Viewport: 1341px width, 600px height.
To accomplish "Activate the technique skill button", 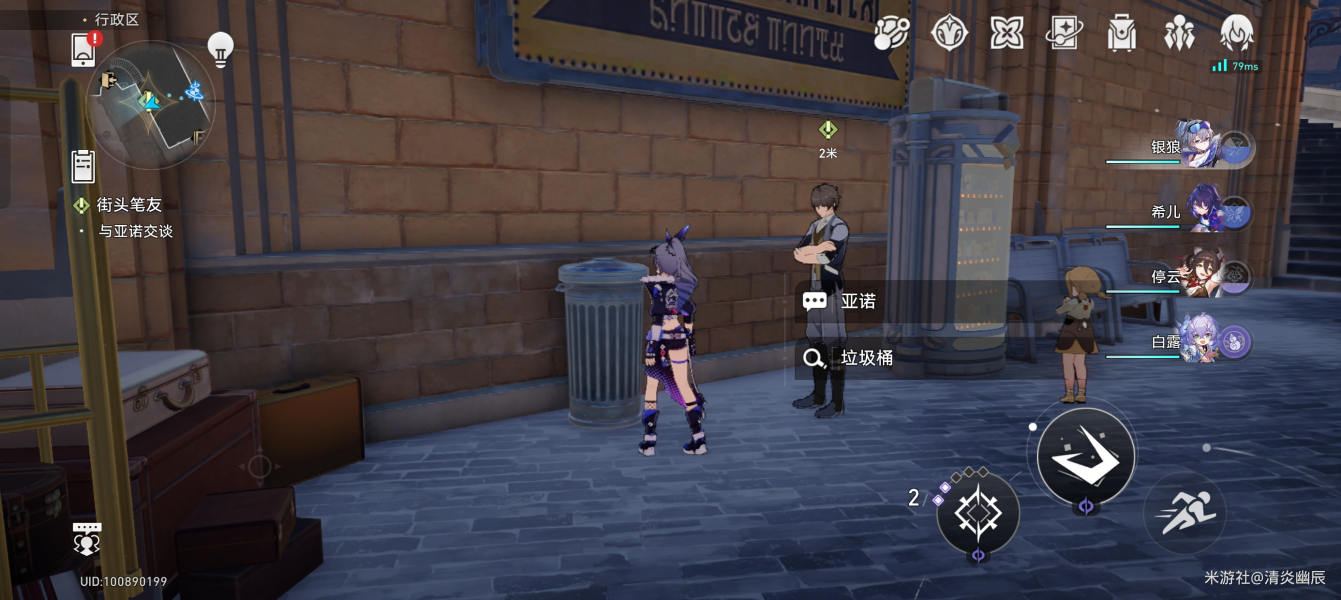I will 977,512.
